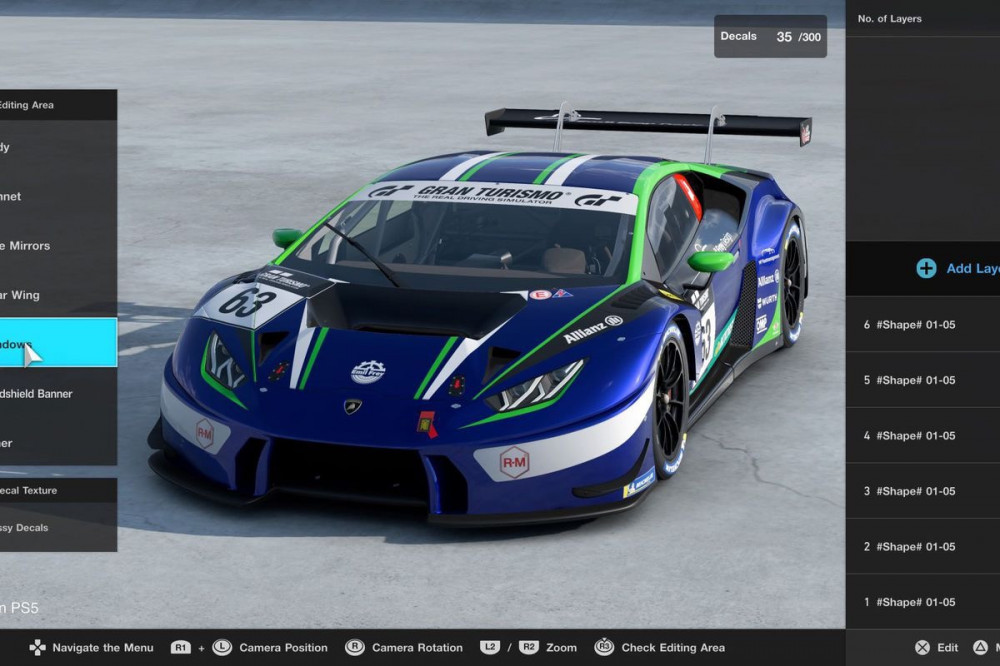Choose layer 1 shape entry
Viewport: 1000px width, 666px height.
(x=922, y=602)
